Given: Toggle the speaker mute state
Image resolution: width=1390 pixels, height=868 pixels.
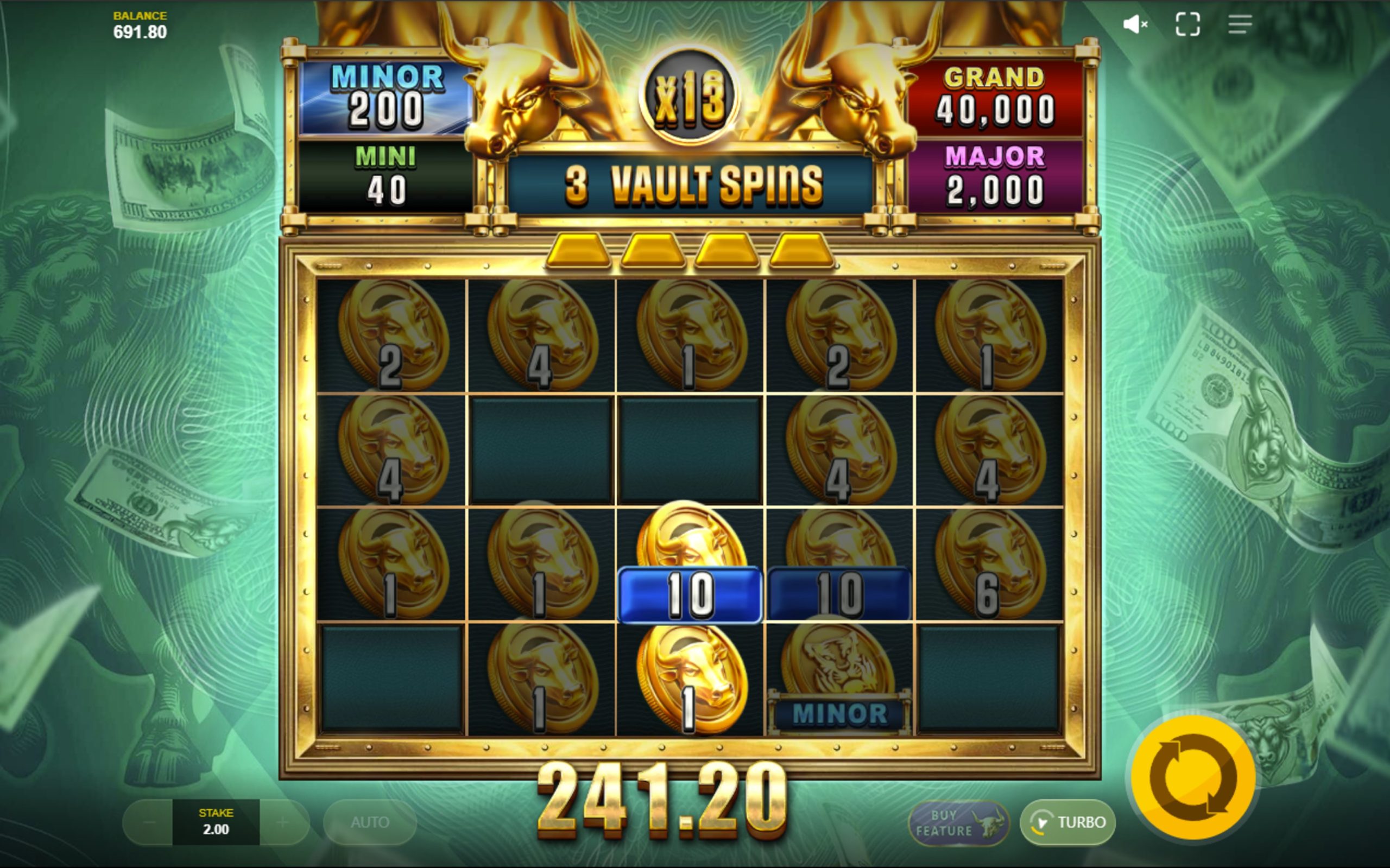Looking at the screenshot, I should [1136, 23].
